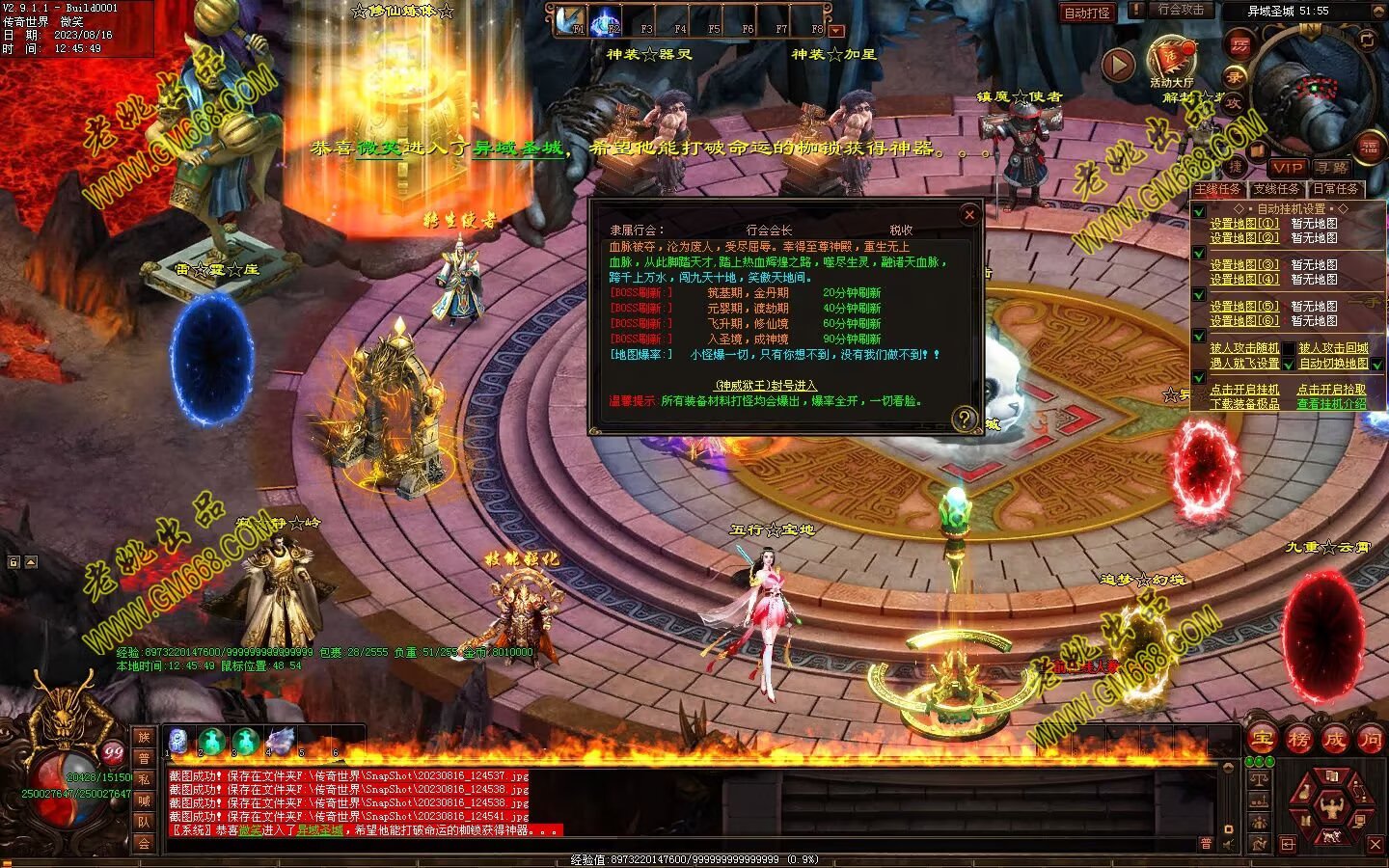Use the wolf head item in the quick slot
This screenshot has width=1389, height=868.
(280, 741)
